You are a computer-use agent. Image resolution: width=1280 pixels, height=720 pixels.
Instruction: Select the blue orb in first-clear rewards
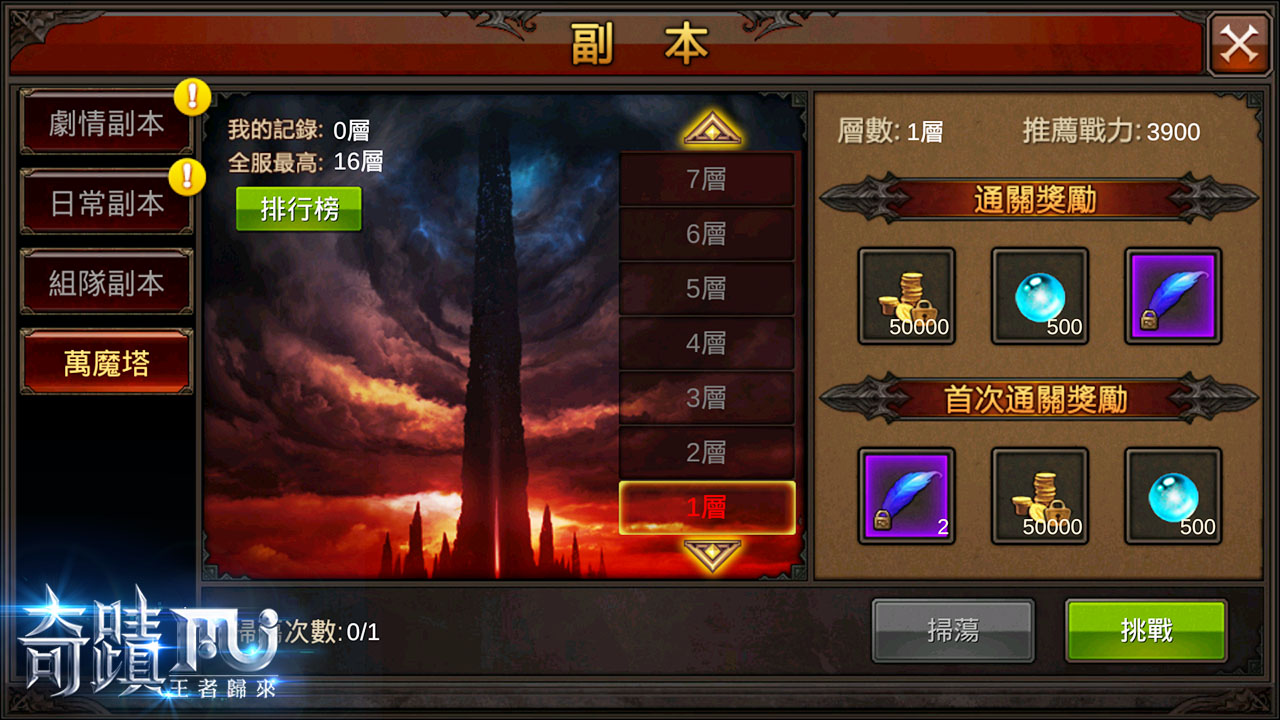pos(1172,497)
